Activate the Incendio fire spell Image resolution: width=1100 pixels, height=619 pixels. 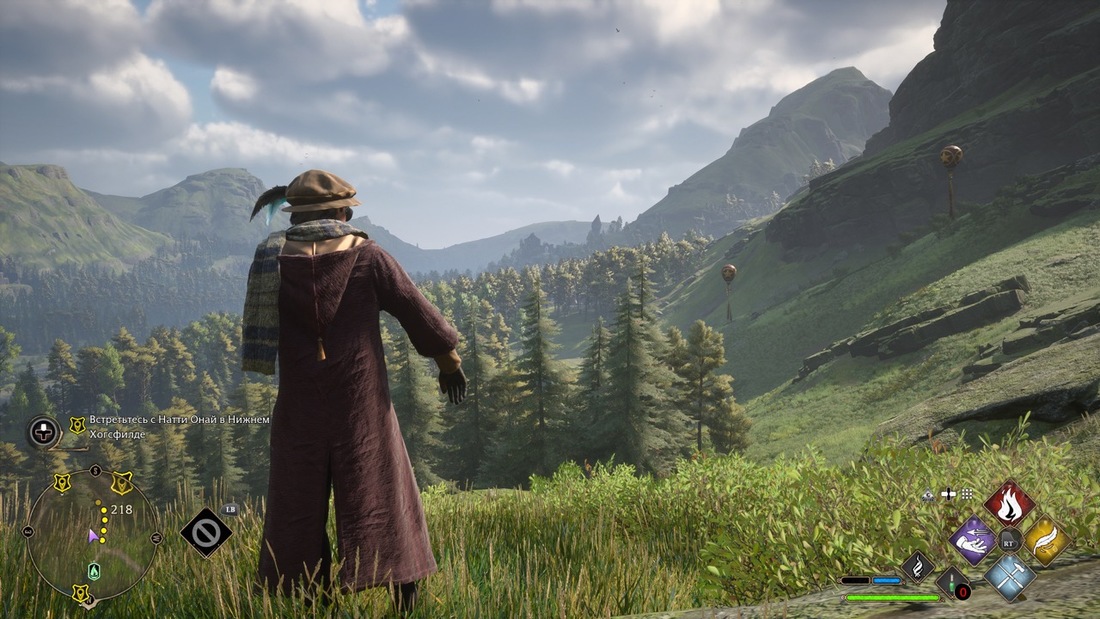[1009, 503]
